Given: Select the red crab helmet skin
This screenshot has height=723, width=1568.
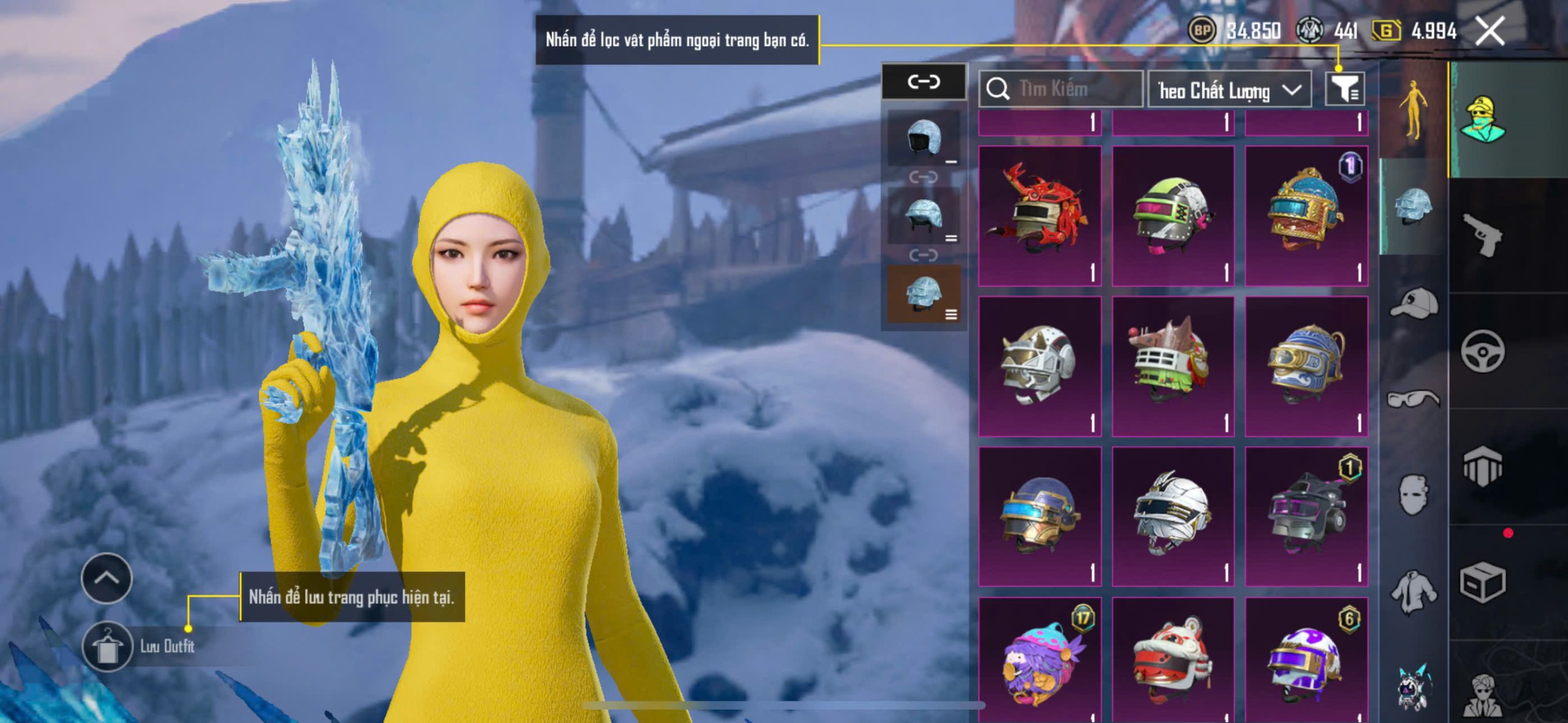Looking at the screenshot, I should [x=1039, y=215].
